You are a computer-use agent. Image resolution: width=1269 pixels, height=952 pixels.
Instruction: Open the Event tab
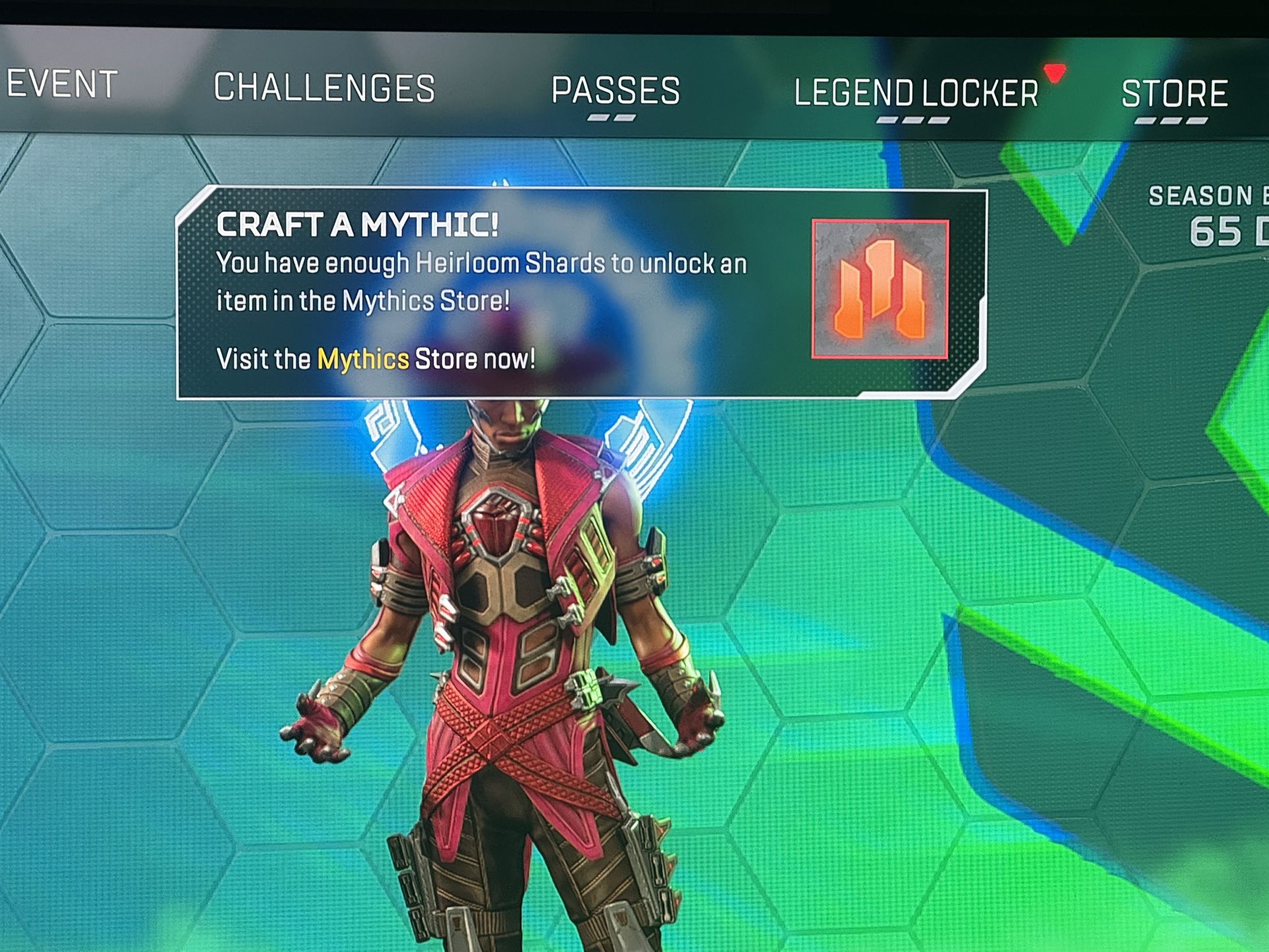pos(62,85)
